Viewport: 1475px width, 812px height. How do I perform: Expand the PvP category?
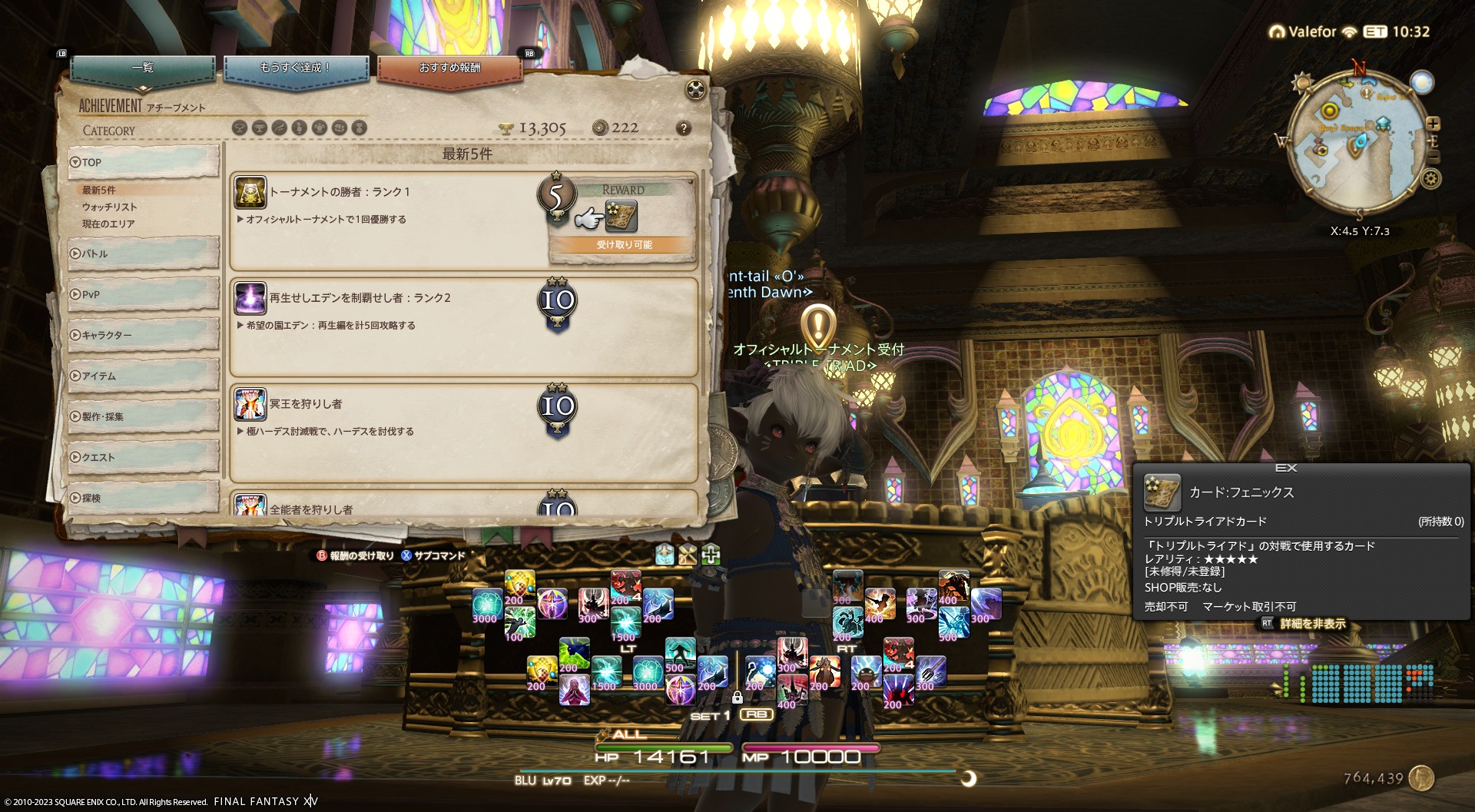tap(143, 294)
